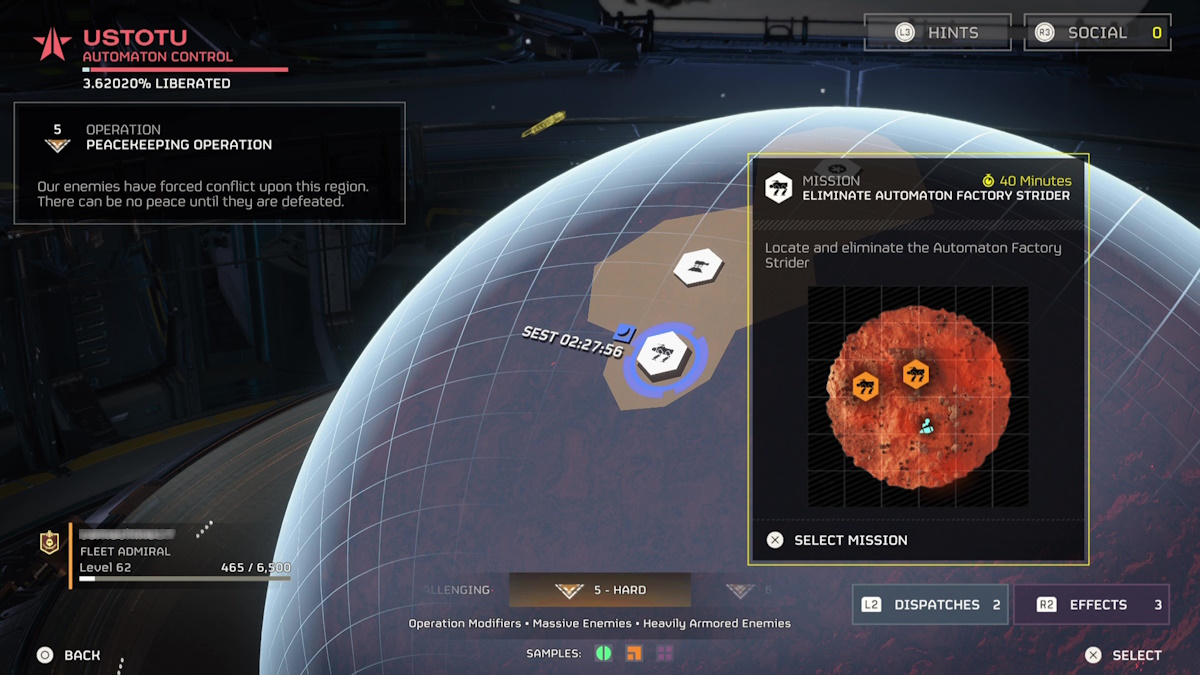
Task: Open the Dispatches list
Action: click(x=930, y=605)
